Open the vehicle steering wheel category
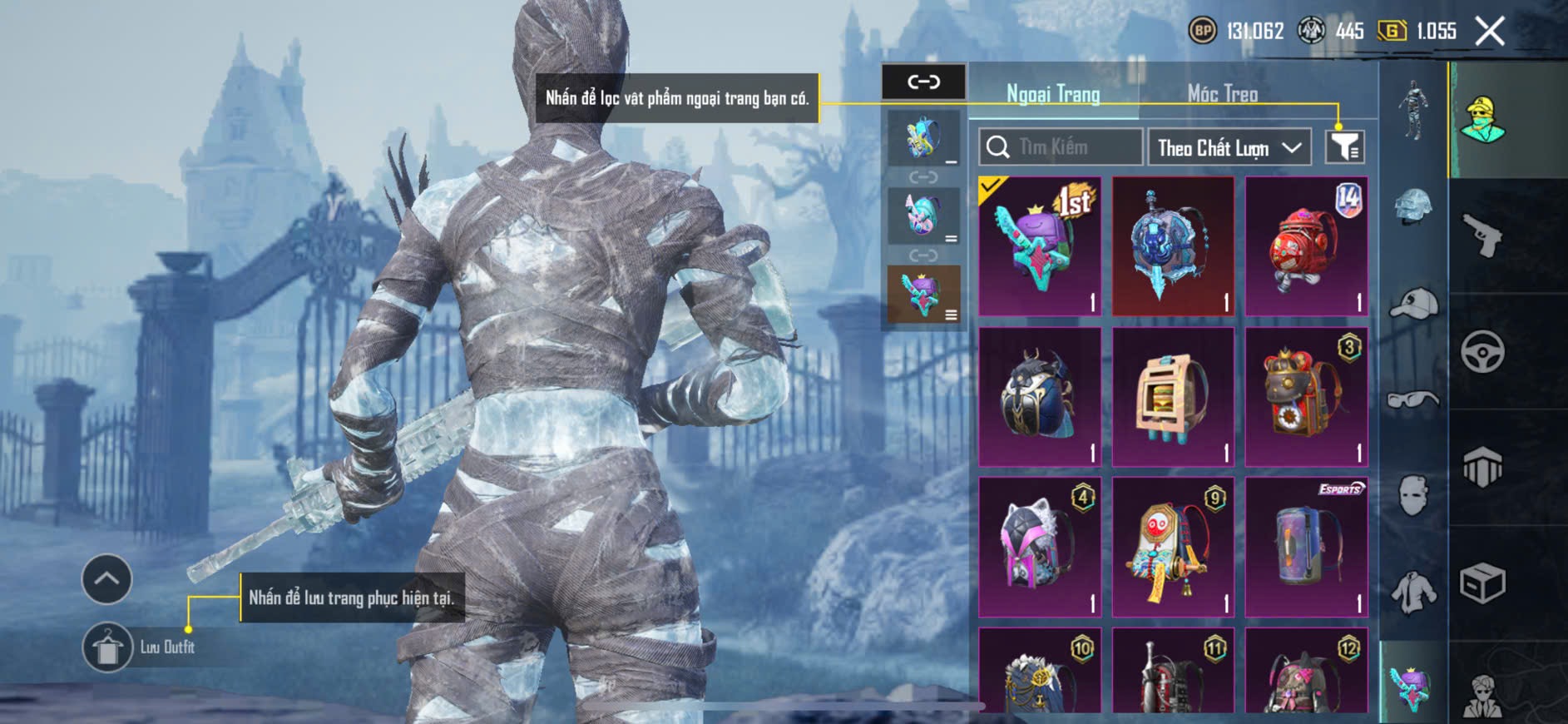This screenshot has width=1568, height=724. click(1482, 351)
